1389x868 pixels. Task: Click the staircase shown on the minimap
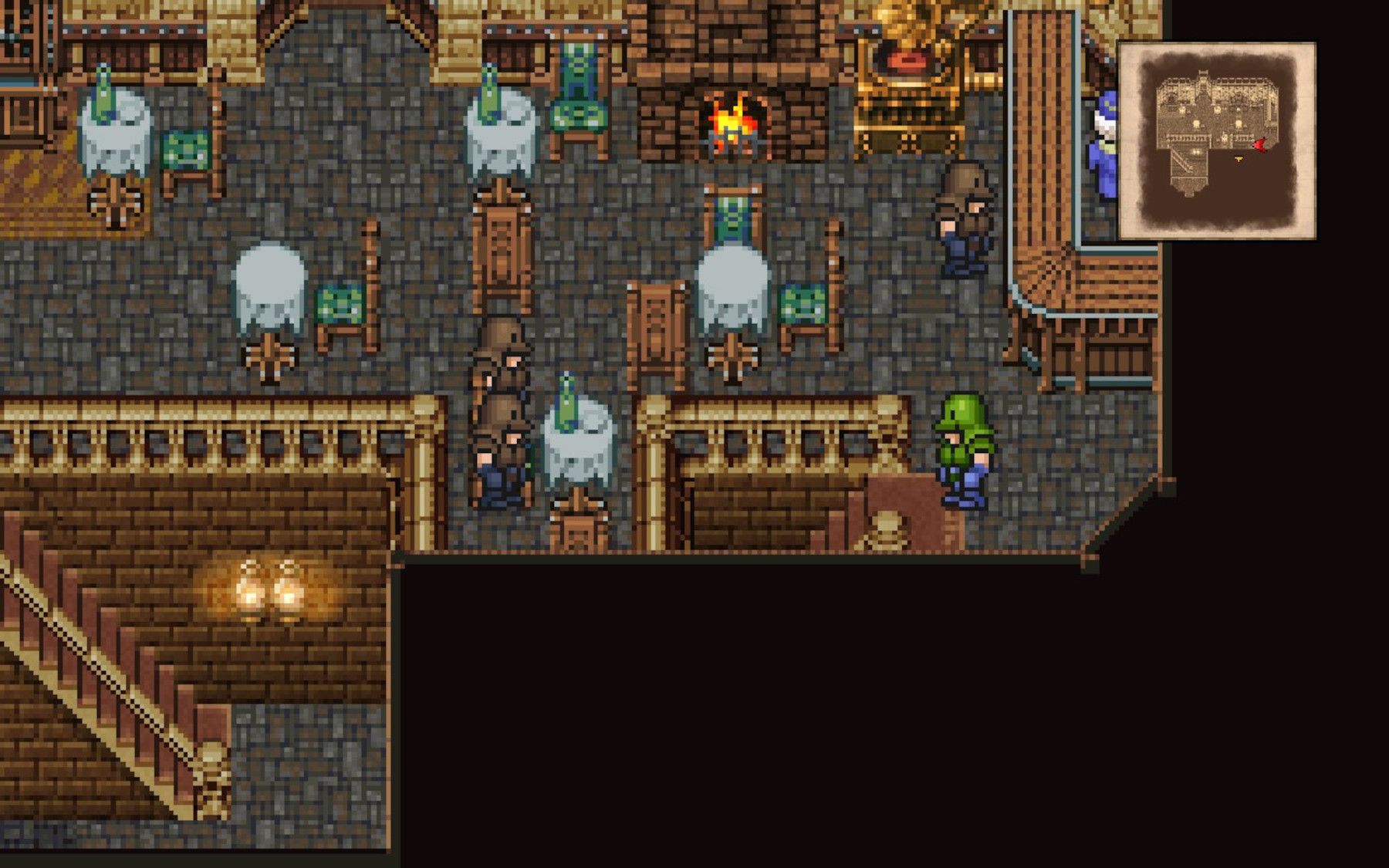point(1182,161)
